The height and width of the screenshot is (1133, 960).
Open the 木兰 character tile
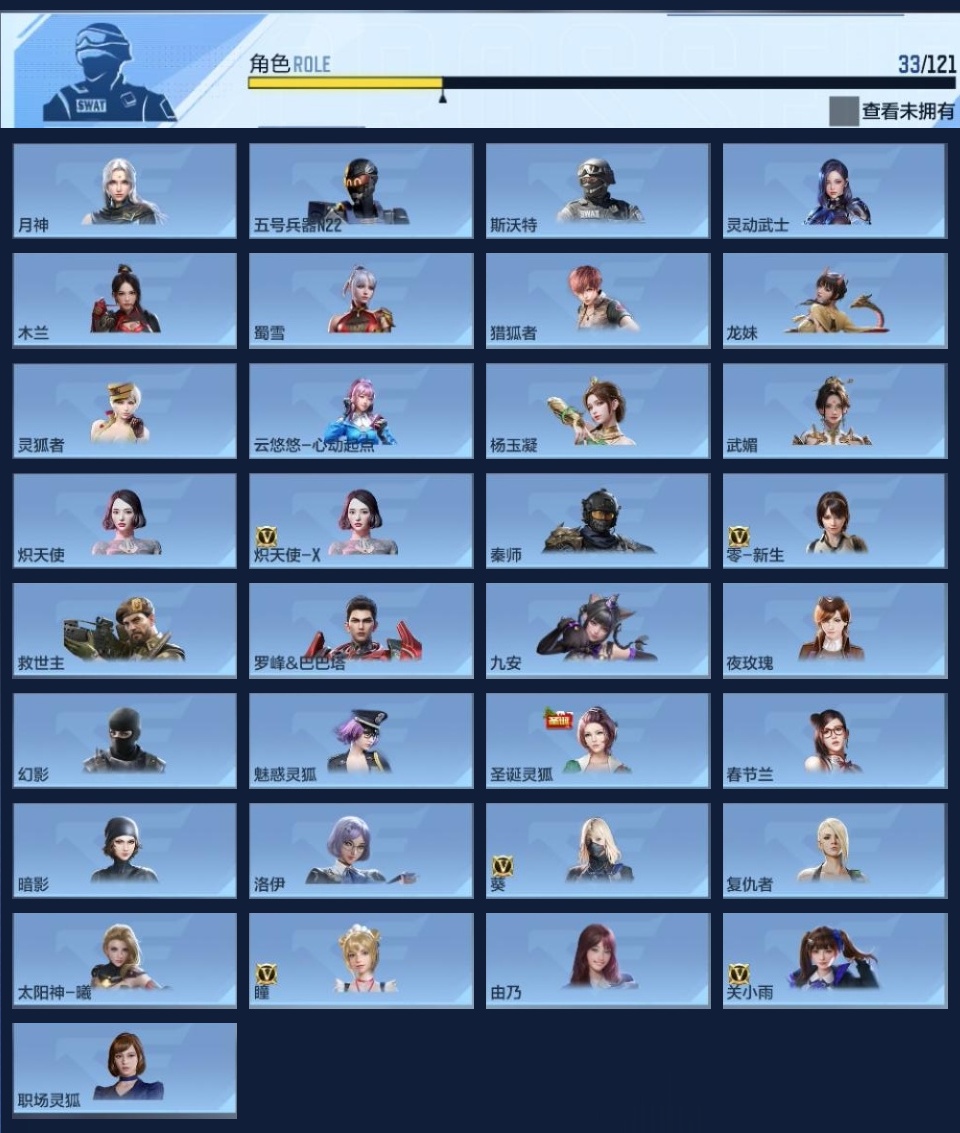point(125,300)
